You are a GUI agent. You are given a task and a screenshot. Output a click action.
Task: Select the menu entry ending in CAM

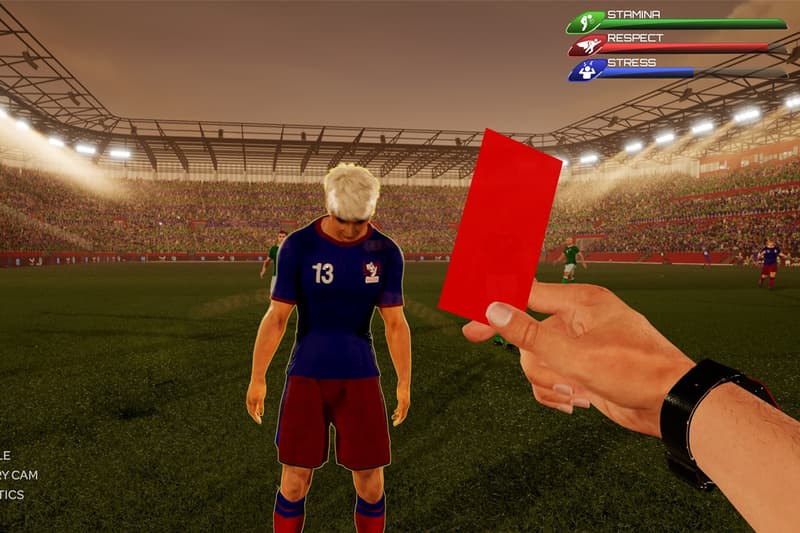pos(19,475)
